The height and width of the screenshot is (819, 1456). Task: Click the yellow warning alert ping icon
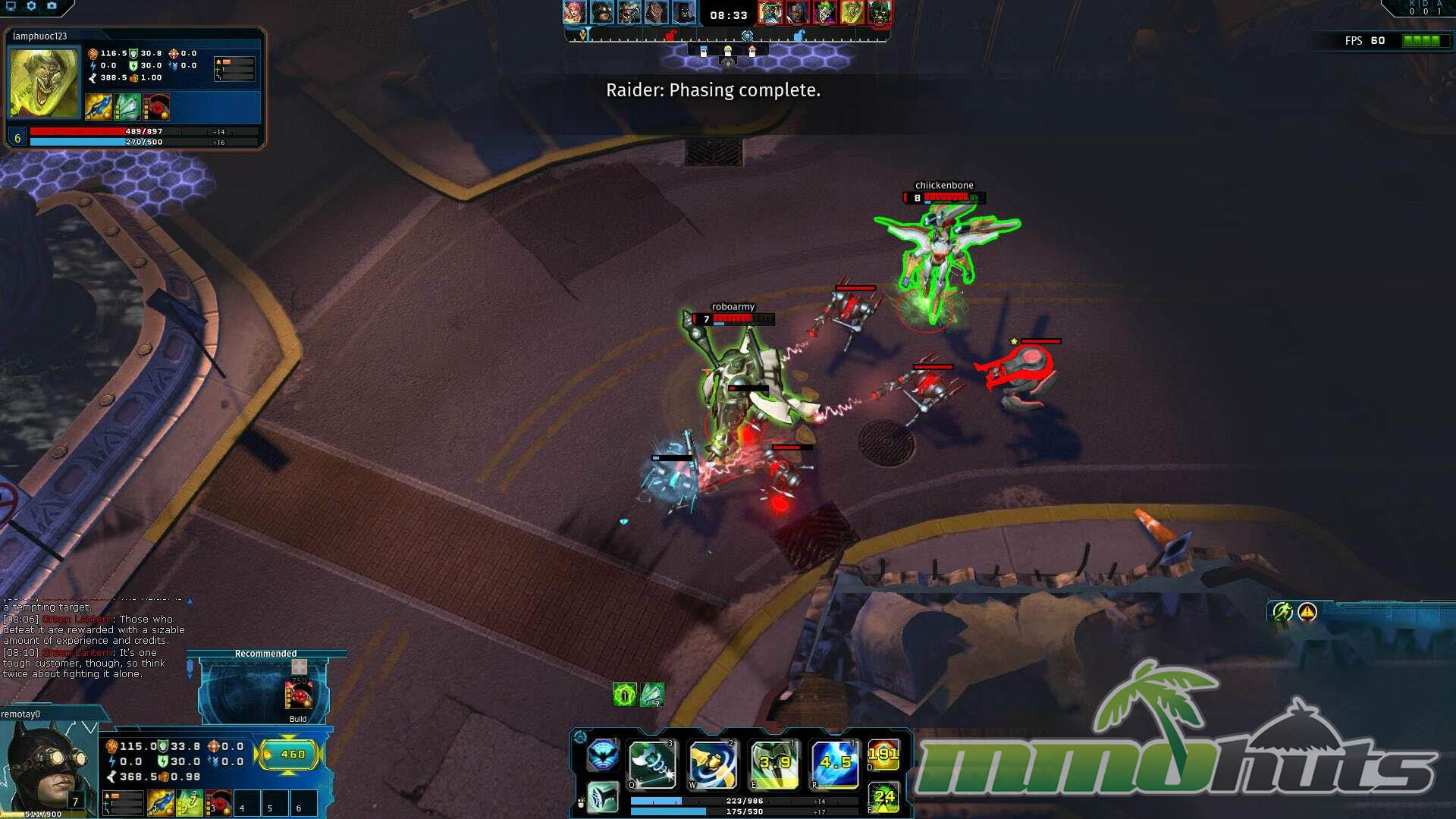(x=1307, y=612)
